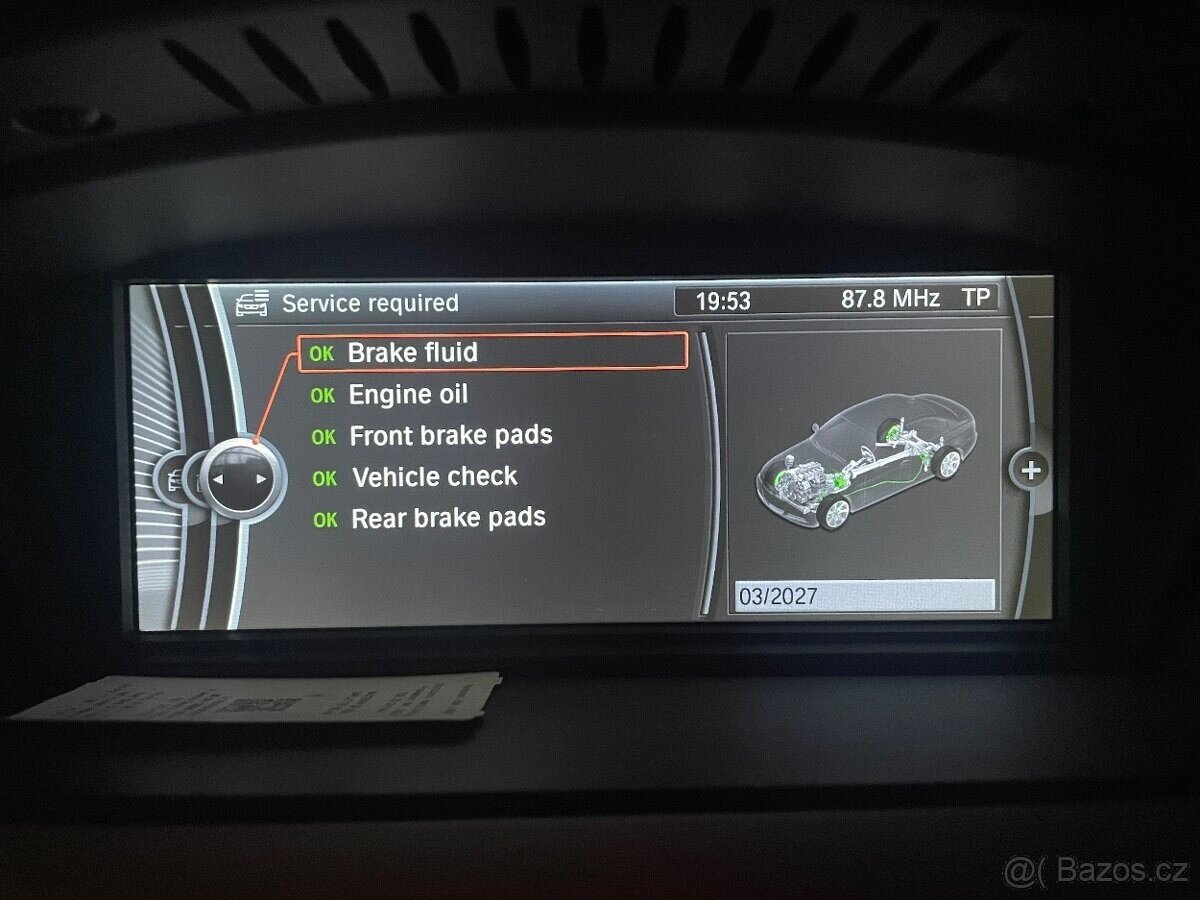This screenshot has width=1200, height=900.
Task: Open the Engine oil service item
Action: (407, 395)
